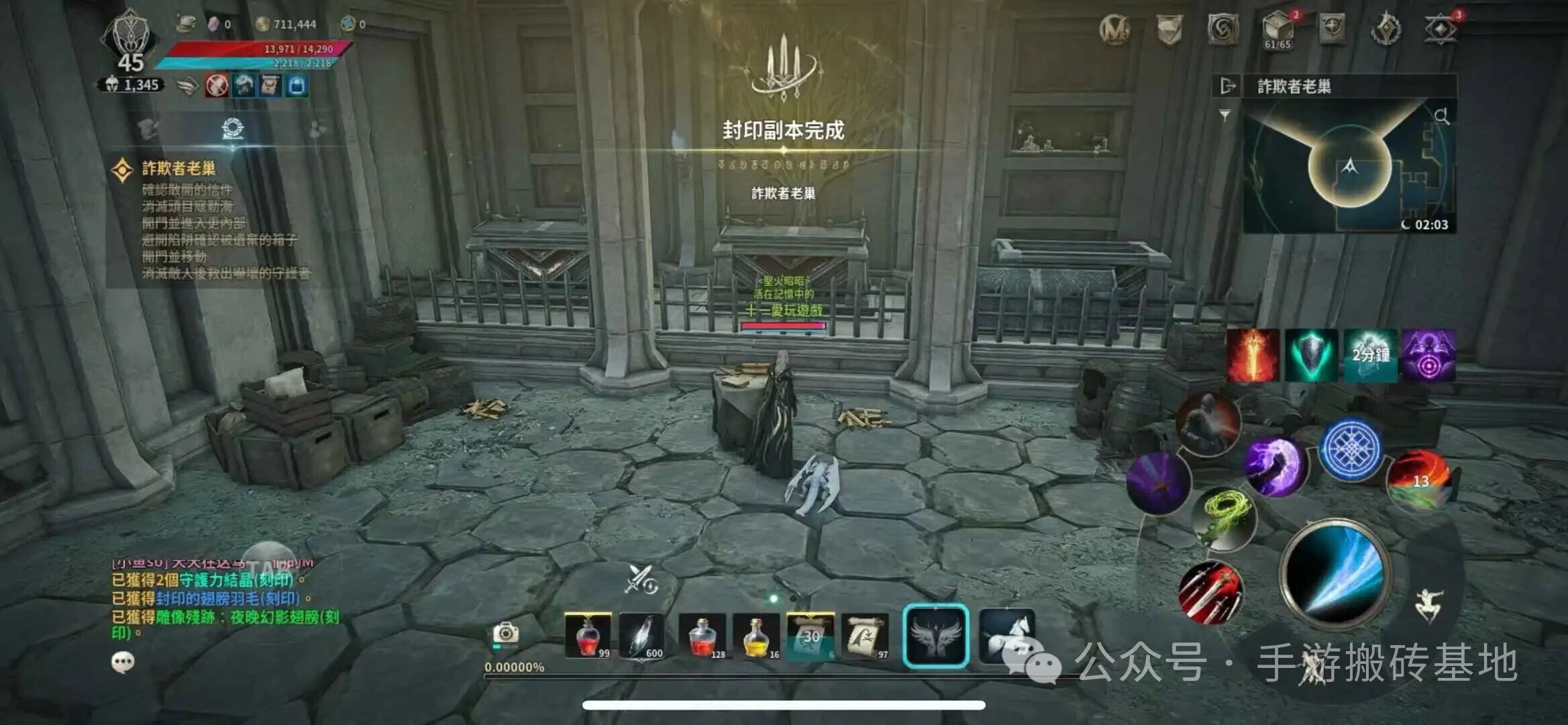The height and width of the screenshot is (725, 1568).
Task: Open the chat speech bubble
Action: point(123,663)
